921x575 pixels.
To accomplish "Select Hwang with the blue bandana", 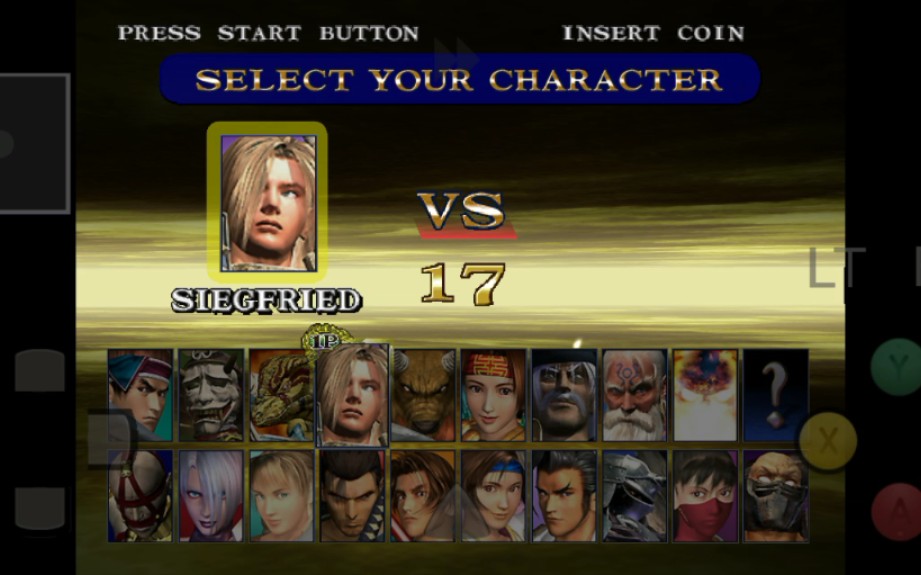I will pyautogui.click(x=140, y=395).
